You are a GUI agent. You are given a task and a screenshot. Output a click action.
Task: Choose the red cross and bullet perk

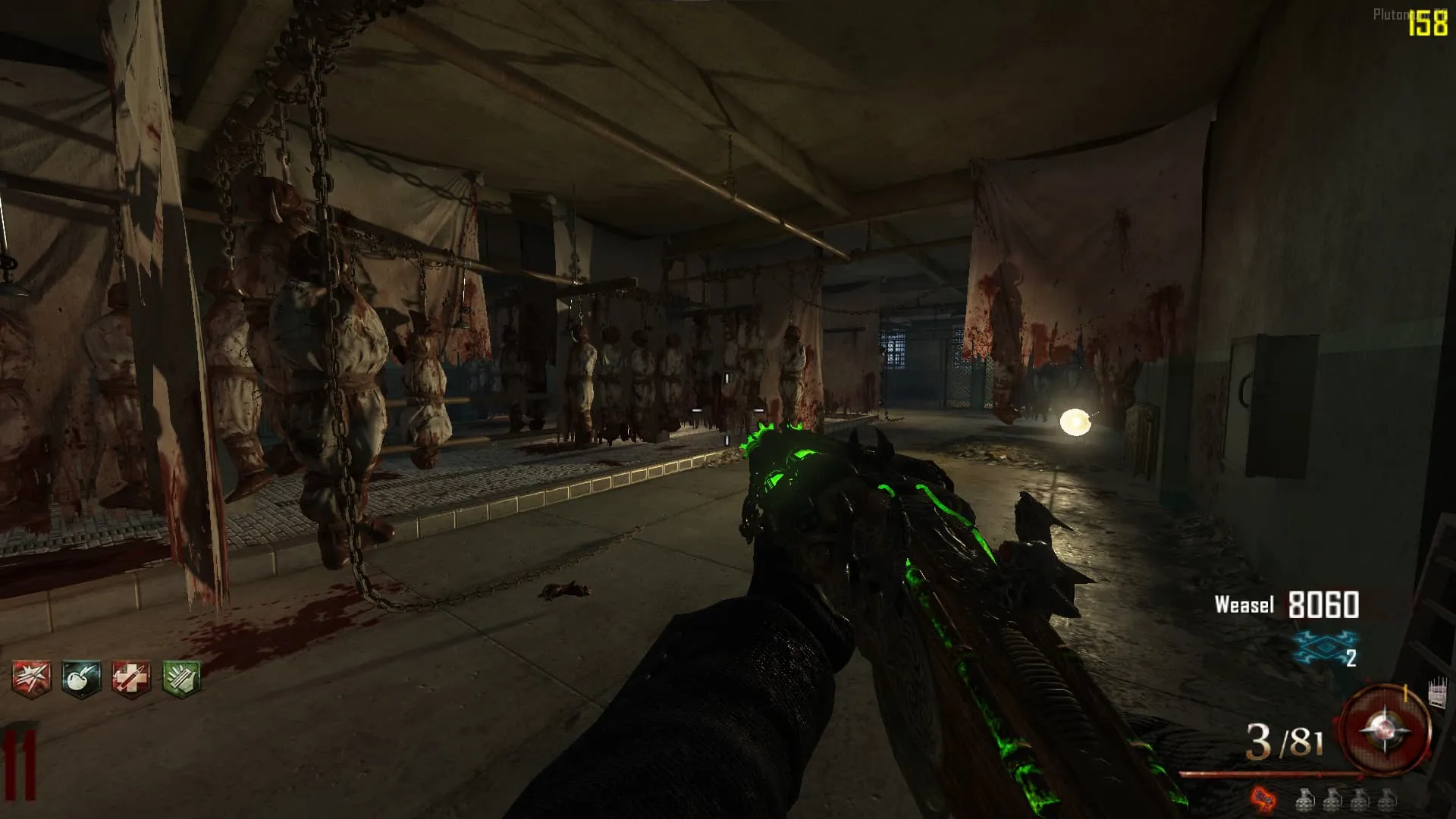pyautogui.click(x=130, y=678)
